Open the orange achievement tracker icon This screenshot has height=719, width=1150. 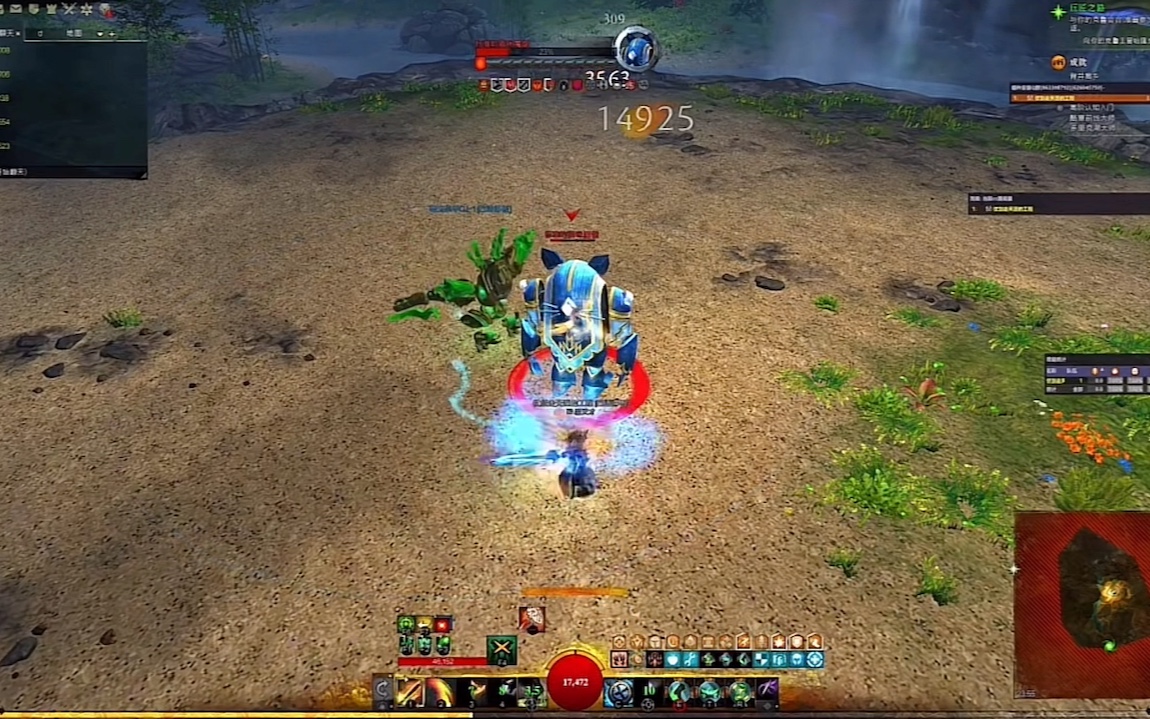click(x=1058, y=62)
